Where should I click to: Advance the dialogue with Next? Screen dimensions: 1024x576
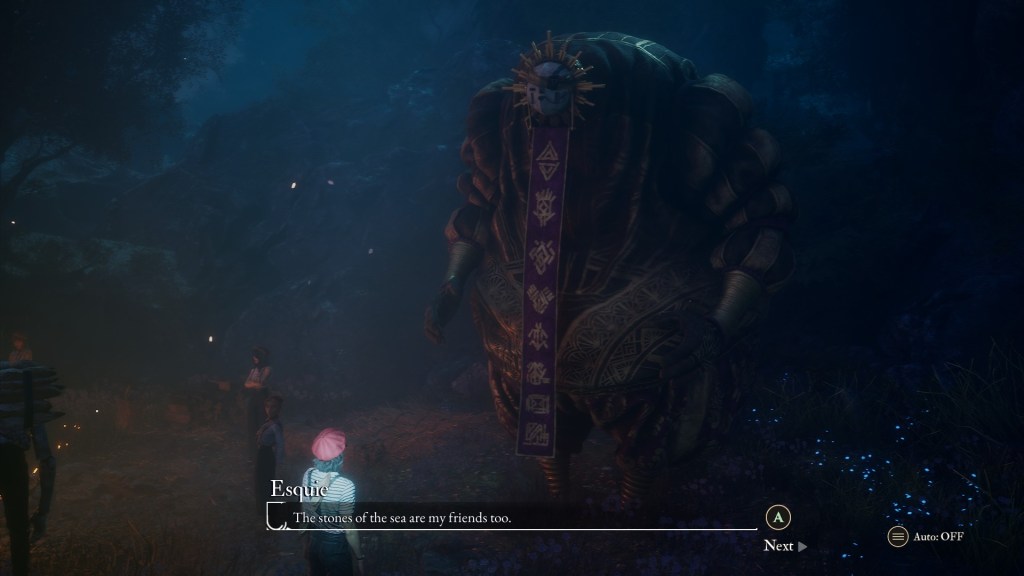784,546
